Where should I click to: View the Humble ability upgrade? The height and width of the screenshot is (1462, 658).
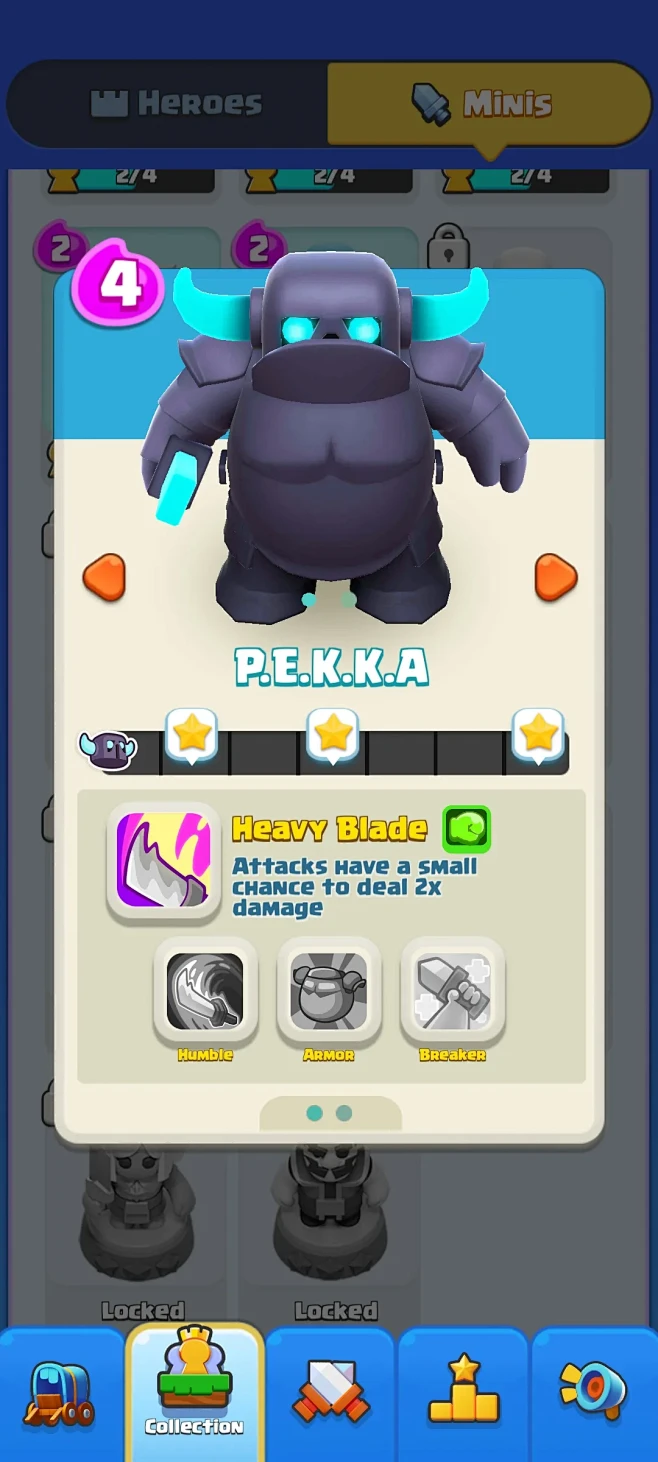(x=205, y=991)
